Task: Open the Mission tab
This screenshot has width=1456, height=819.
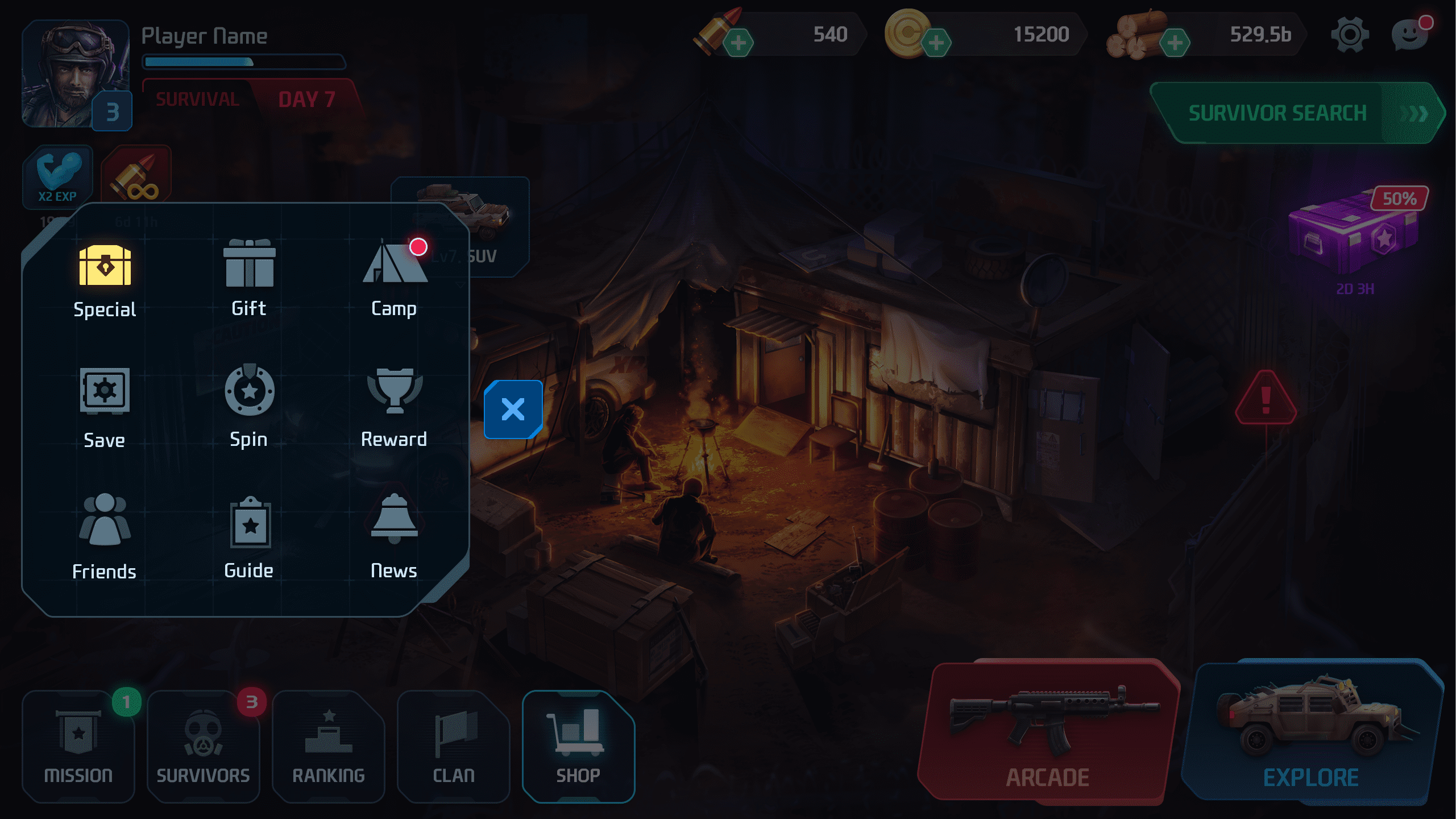Action: point(78,746)
